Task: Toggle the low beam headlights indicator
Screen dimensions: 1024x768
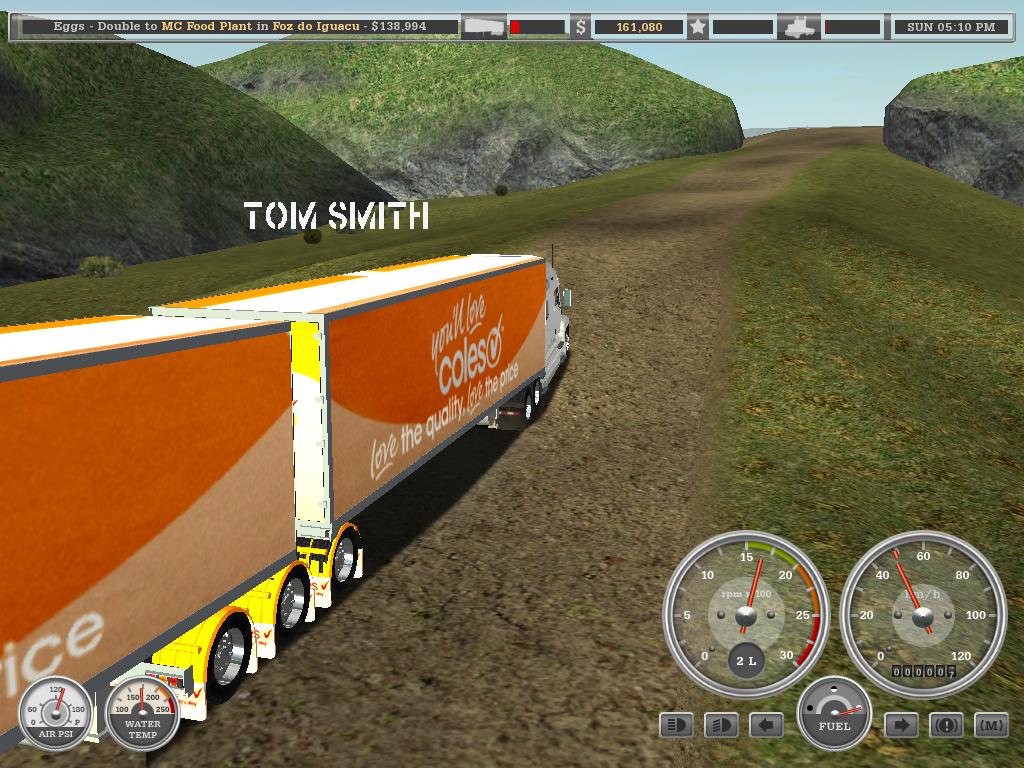Action: click(721, 725)
